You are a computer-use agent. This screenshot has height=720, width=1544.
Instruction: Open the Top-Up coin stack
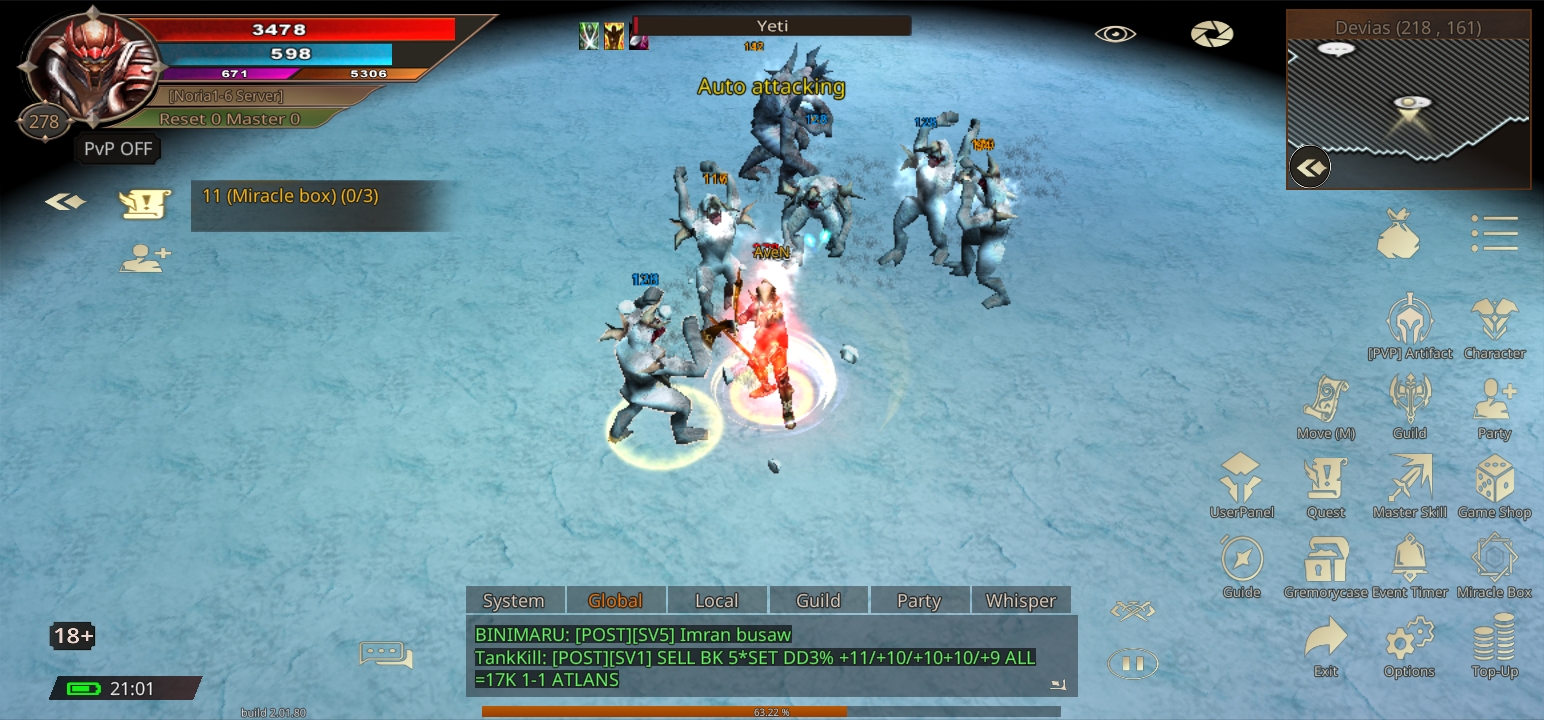[1494, 643]
